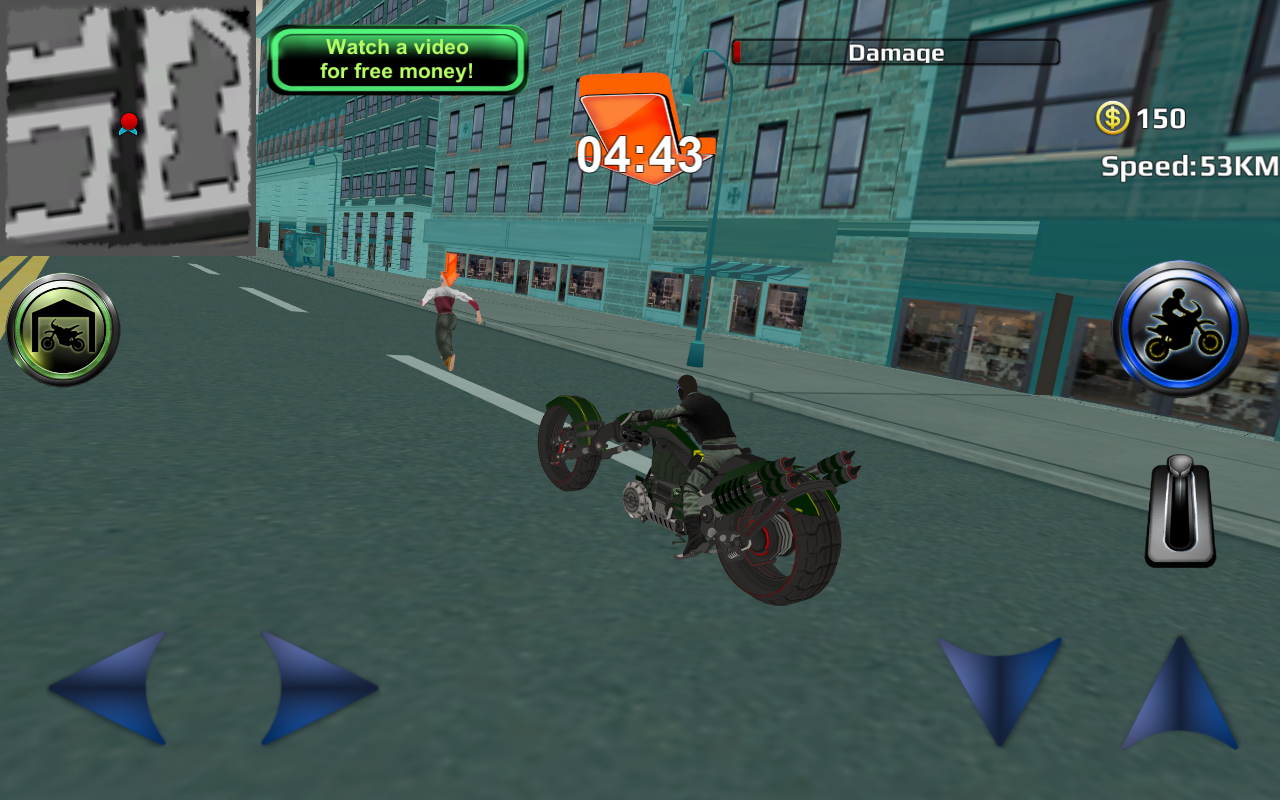
Task: Toggle the gear shifter control
Action: pyautogui.click(x=1178, y=512)
